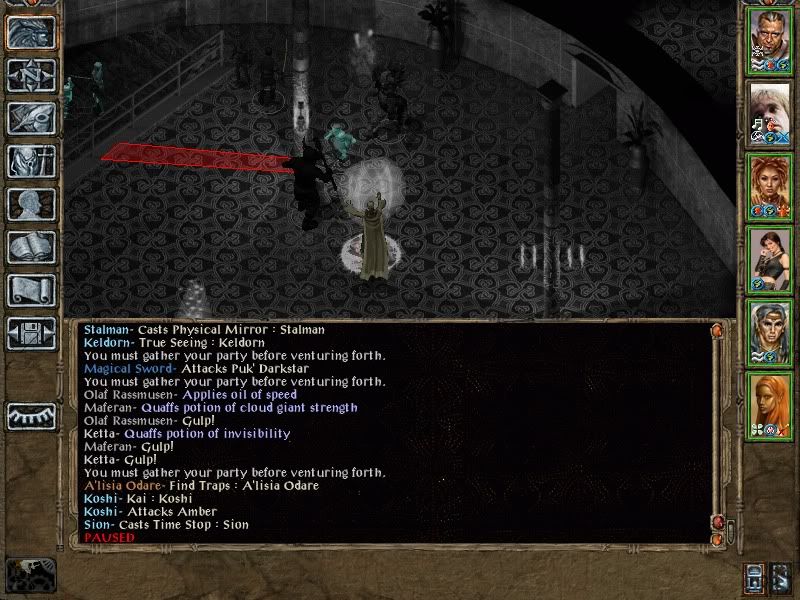The width and height of the screenshot is (800, 600).
Task: Open the mage spellbook with the open book button
Action: pos(30,247)
